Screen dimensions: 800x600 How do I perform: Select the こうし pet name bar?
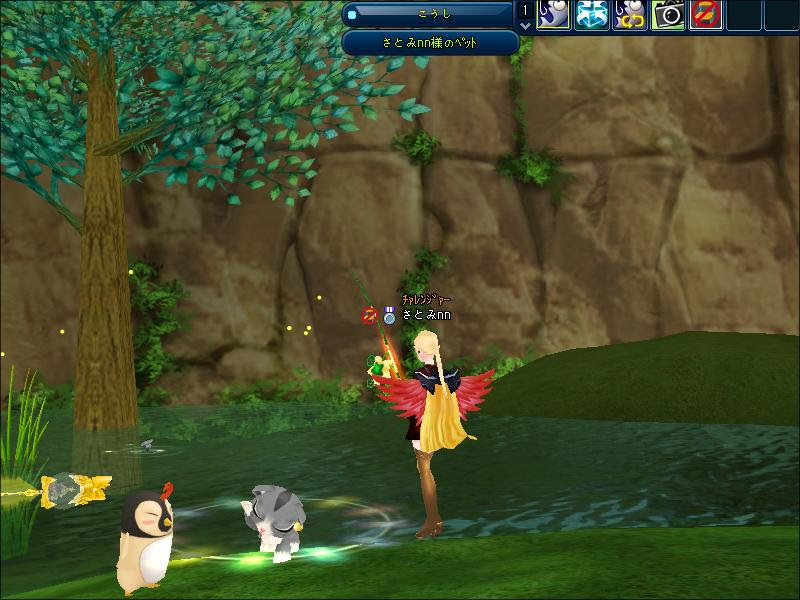(430, 14)
